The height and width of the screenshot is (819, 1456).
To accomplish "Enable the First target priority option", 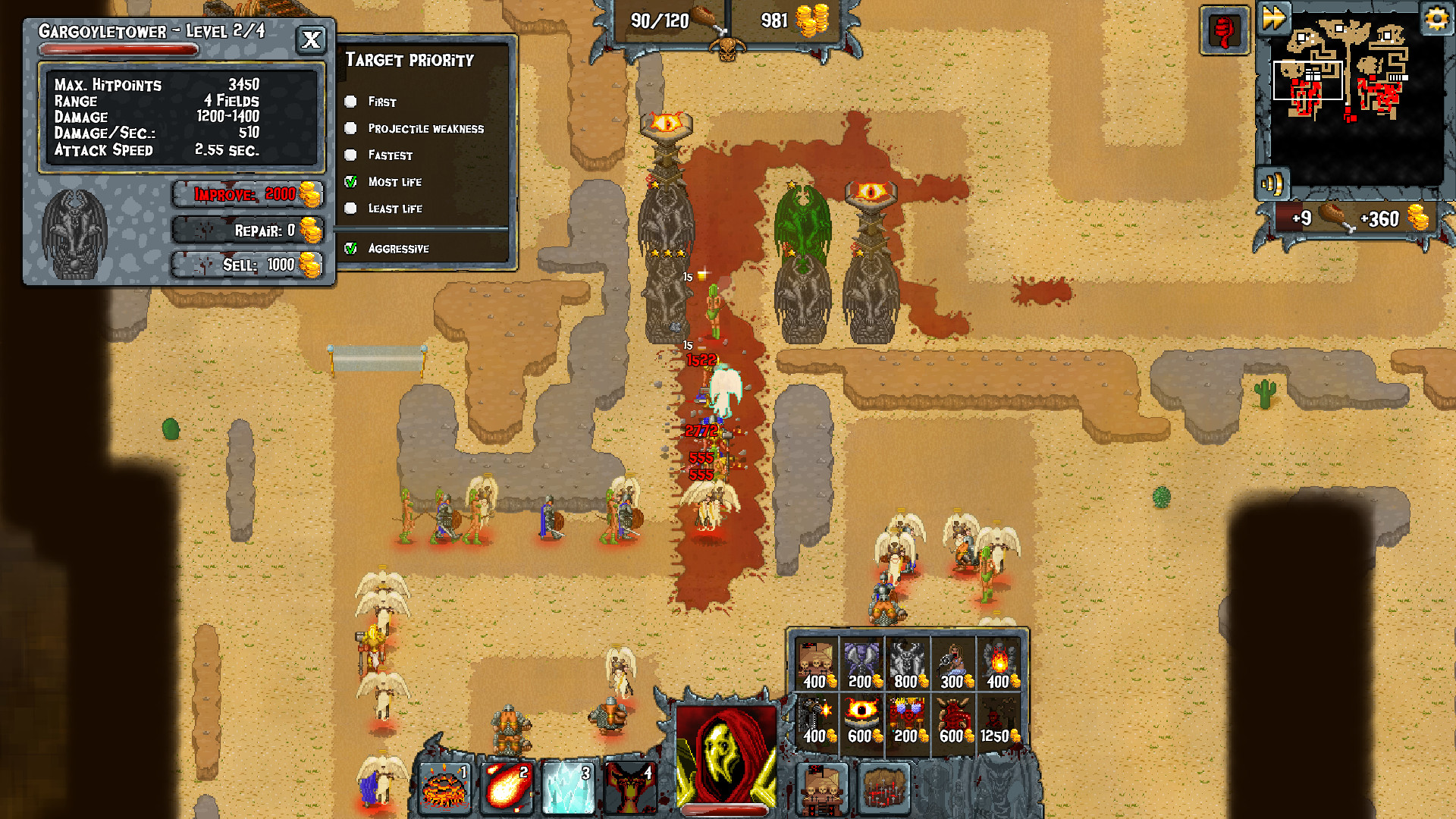I will (x=350, y=102).
